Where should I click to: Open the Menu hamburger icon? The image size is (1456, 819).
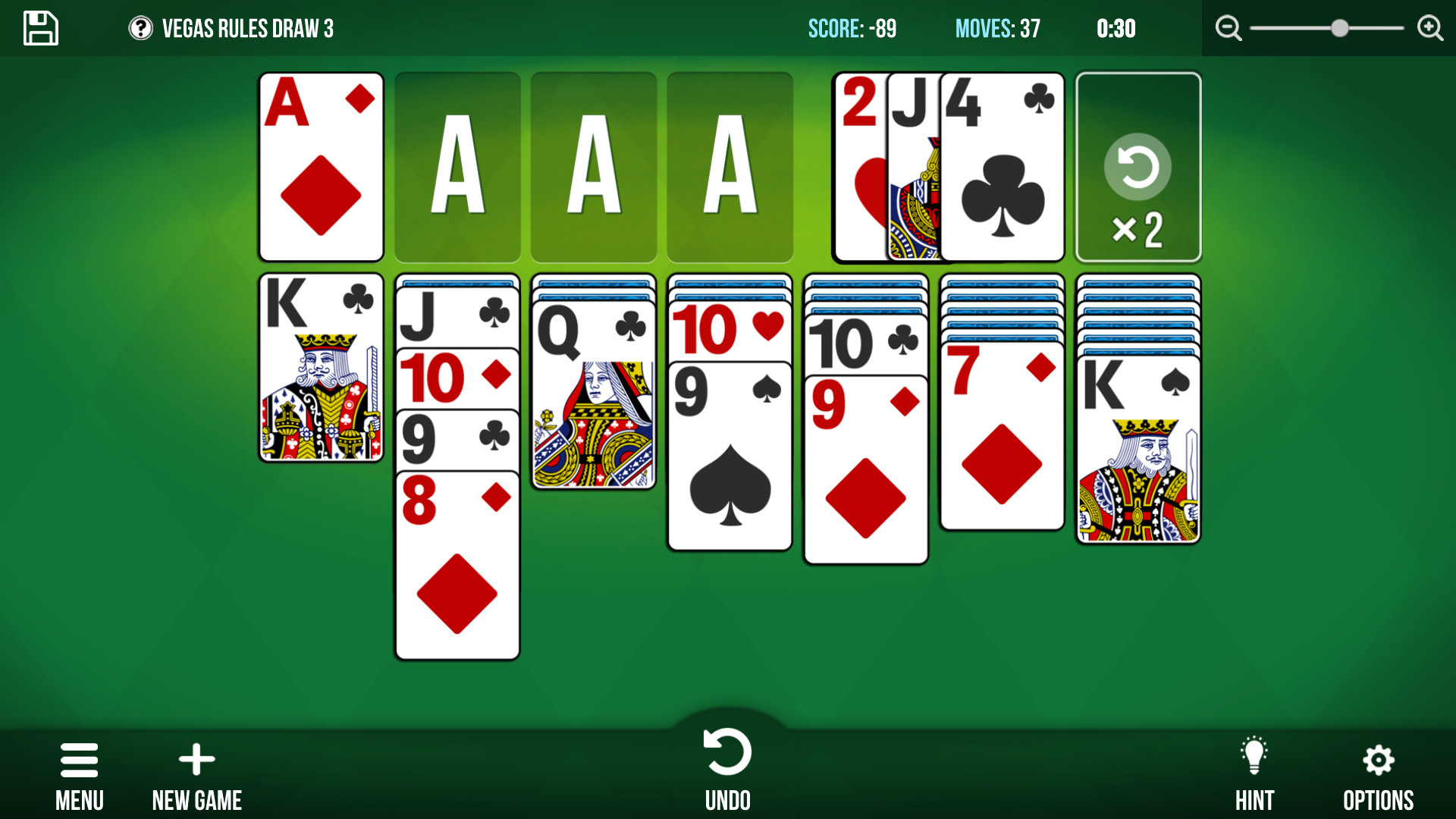(x=79, y=761)
